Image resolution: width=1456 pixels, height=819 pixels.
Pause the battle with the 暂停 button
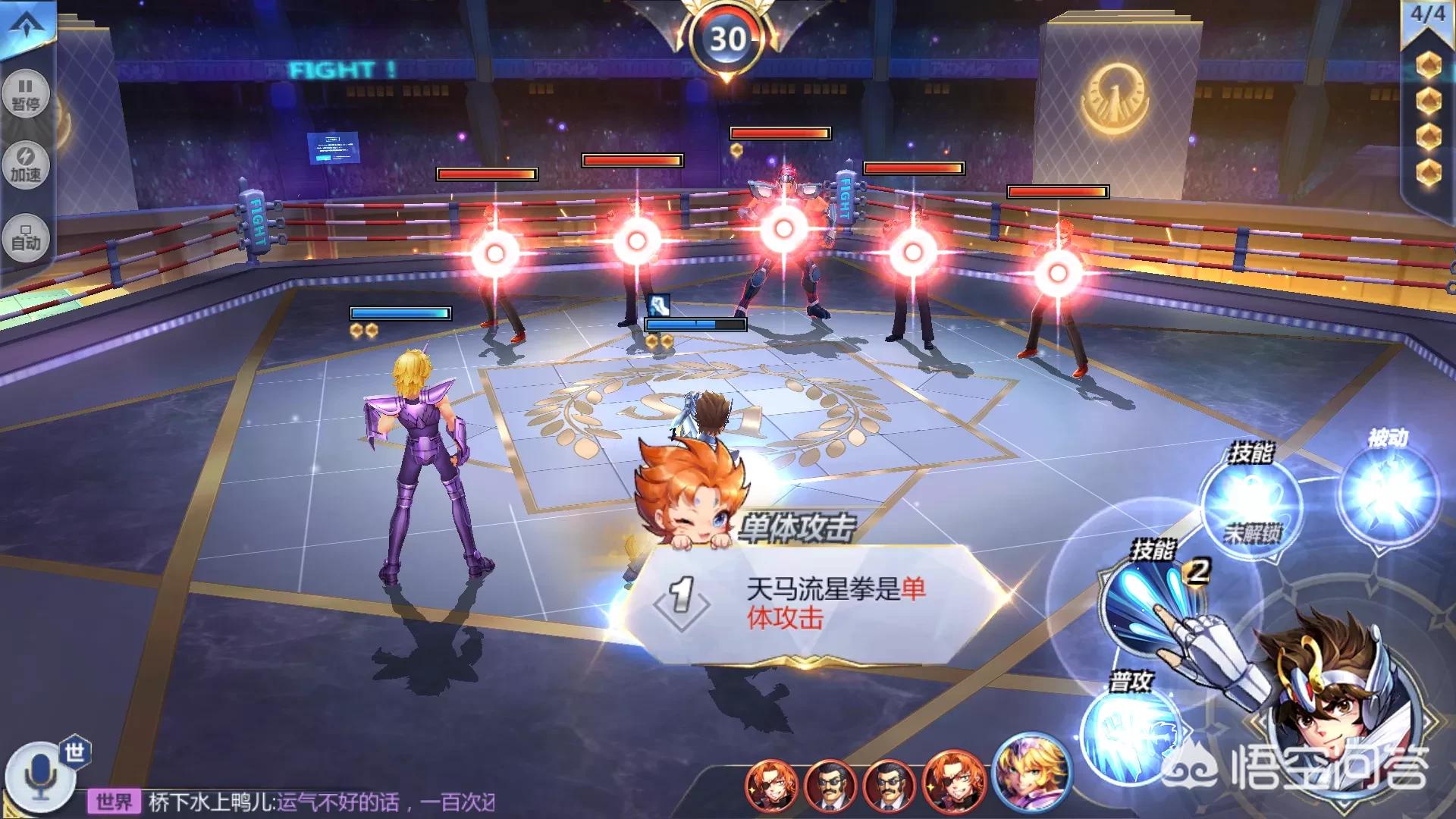coord(26,94)
